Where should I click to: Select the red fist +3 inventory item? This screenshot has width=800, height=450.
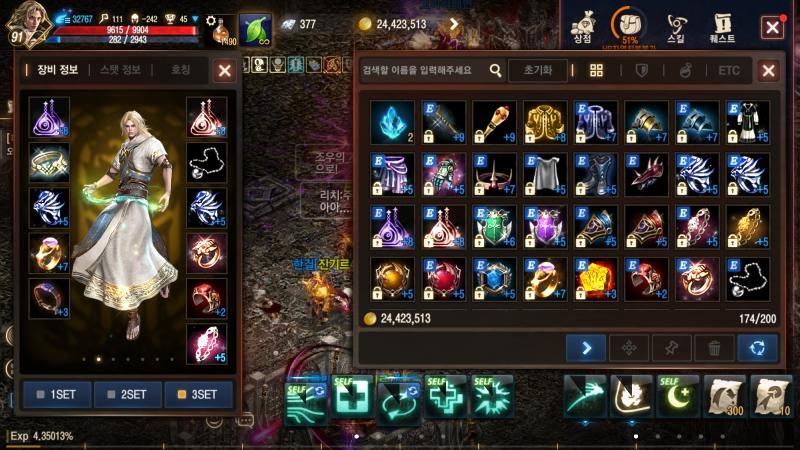[595, 279]
